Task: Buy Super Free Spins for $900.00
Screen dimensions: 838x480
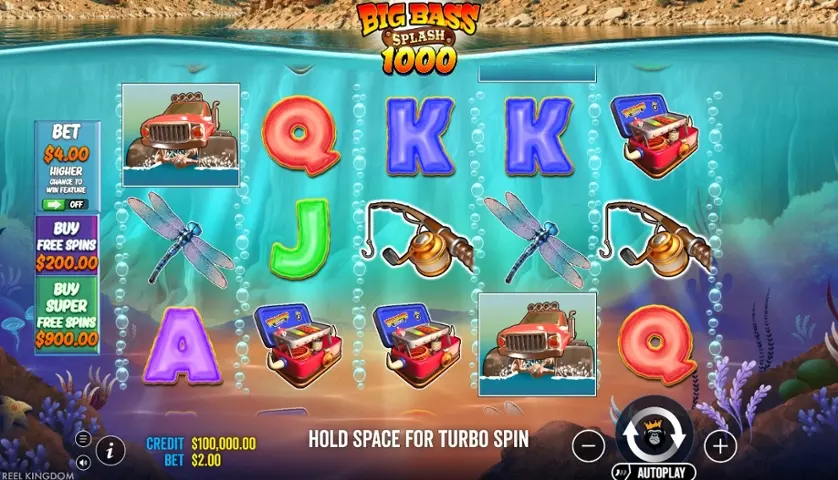Action: (x=67, y=315)
